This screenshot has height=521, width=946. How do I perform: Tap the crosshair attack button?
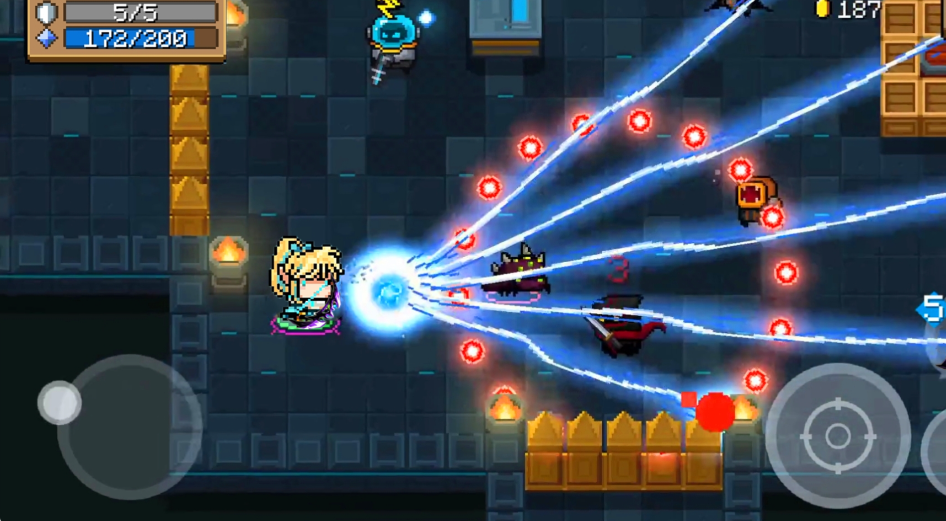(x=838, y=436)
